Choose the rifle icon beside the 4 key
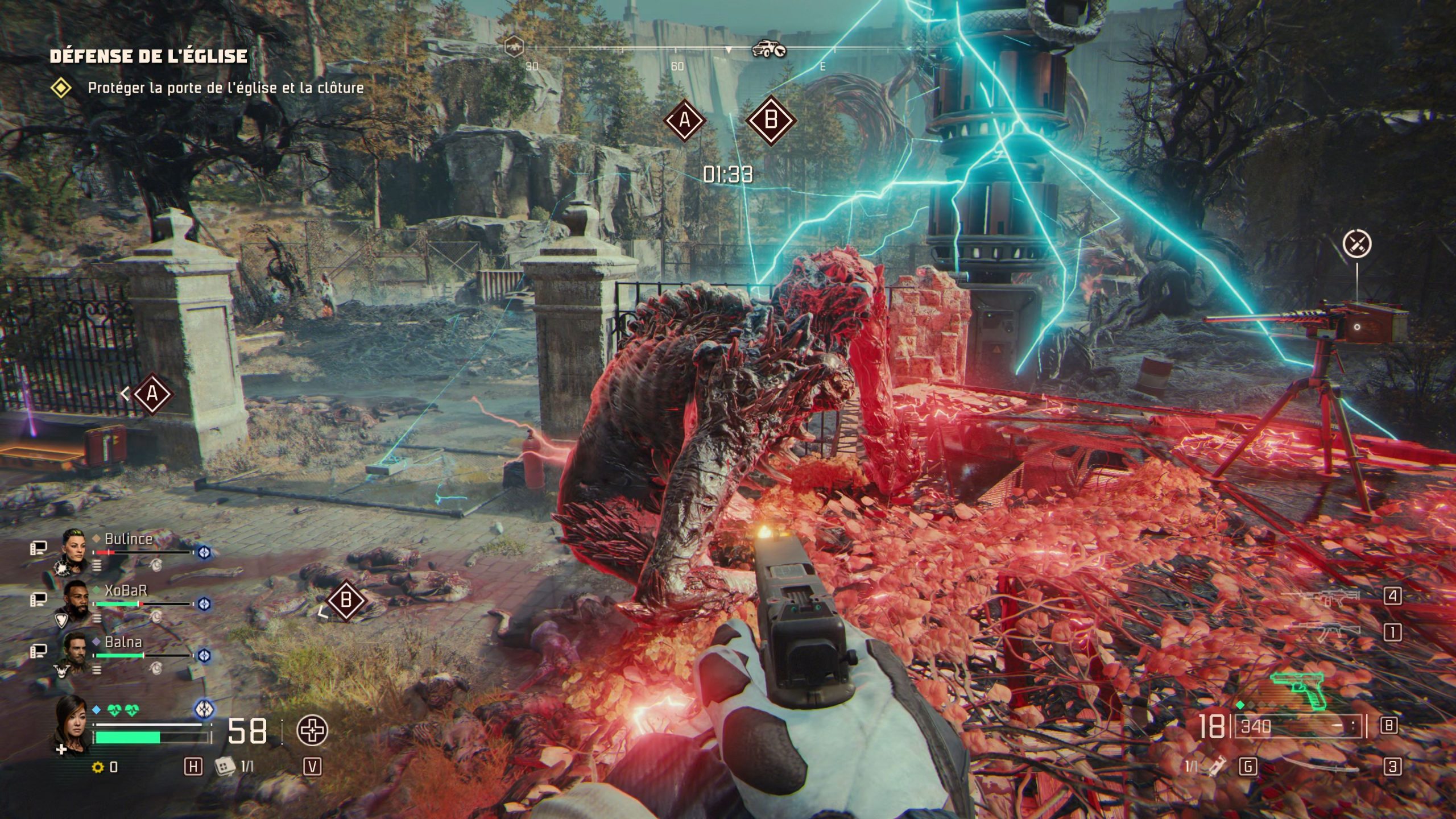1456x819 pixels. [x=1325, y=597]
